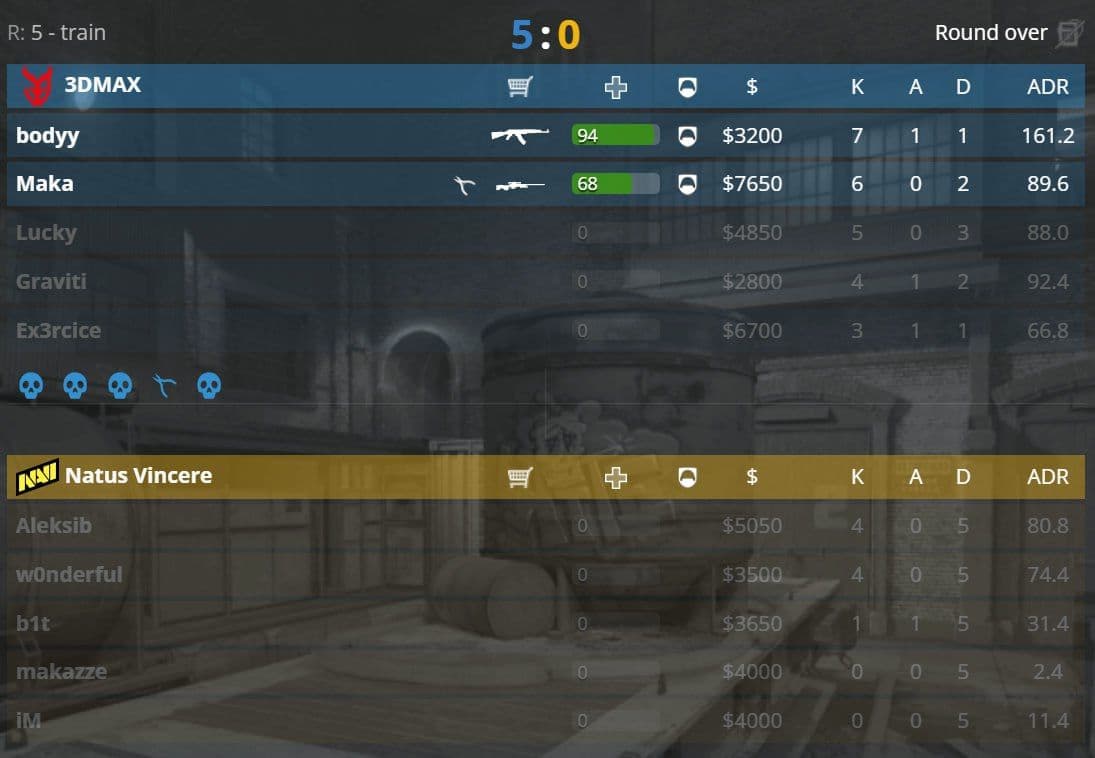1095x758 pixels.
Task: Choose Lucky in the 3DMAX roster
Action: (x=46, y=233)
